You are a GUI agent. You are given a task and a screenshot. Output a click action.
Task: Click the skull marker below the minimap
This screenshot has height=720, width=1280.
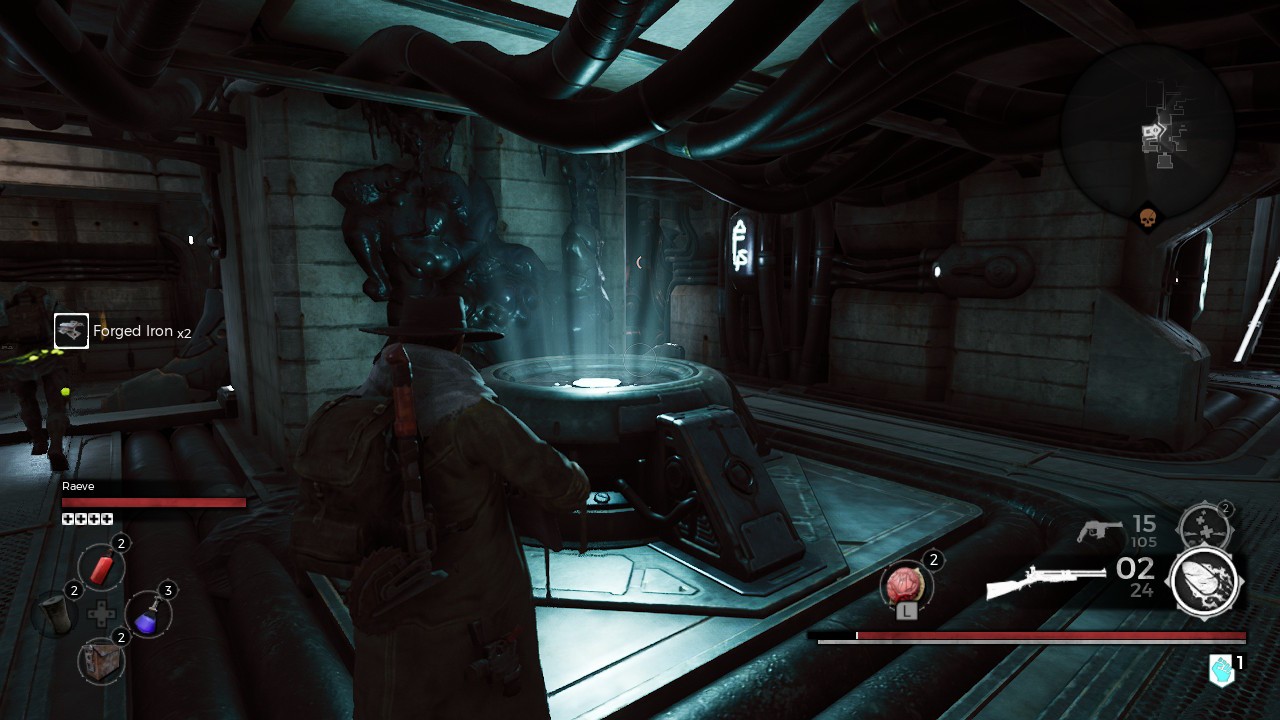(1148, 217)
